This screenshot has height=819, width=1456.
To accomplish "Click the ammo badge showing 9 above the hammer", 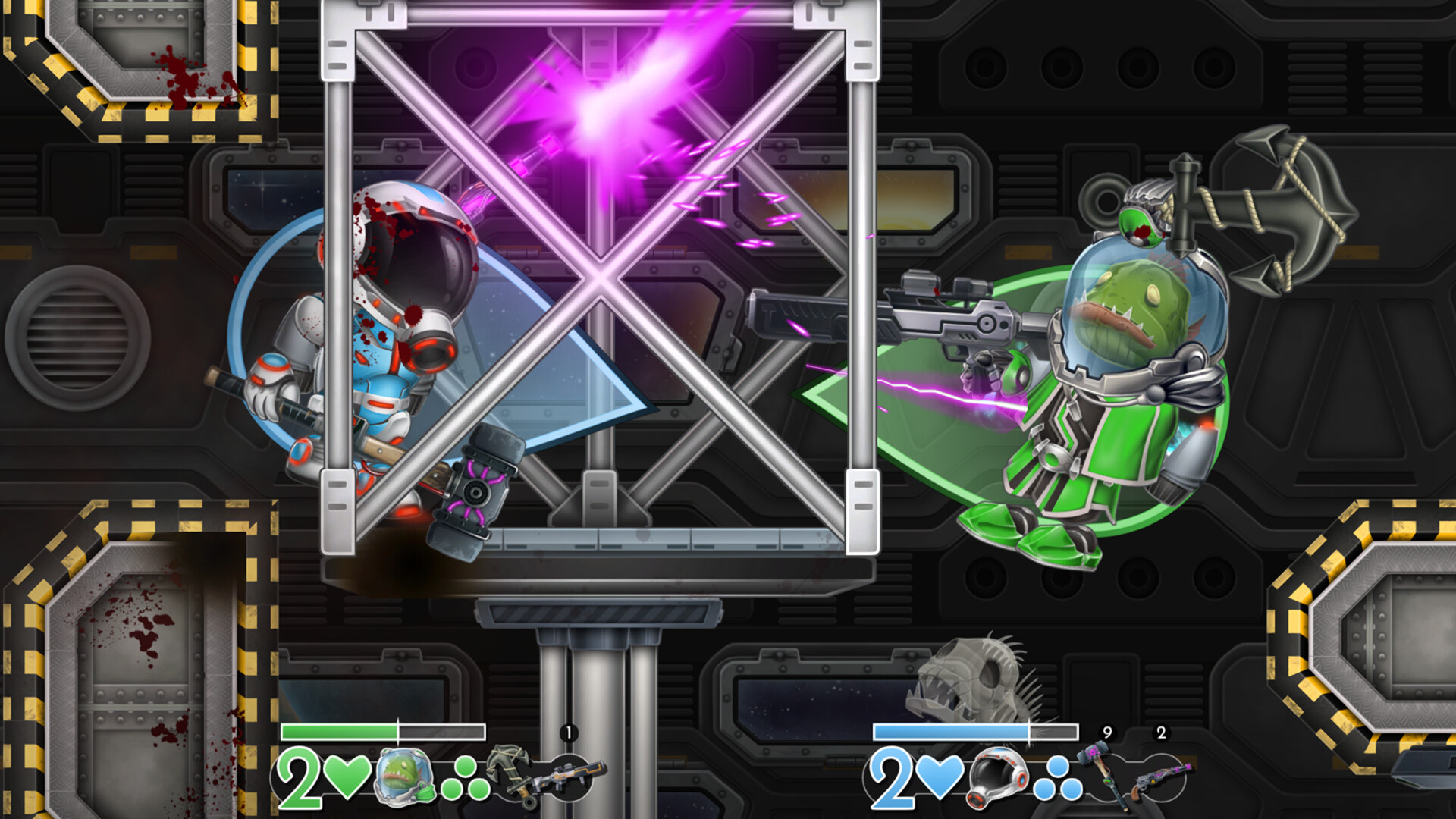I will [1107, 732].
